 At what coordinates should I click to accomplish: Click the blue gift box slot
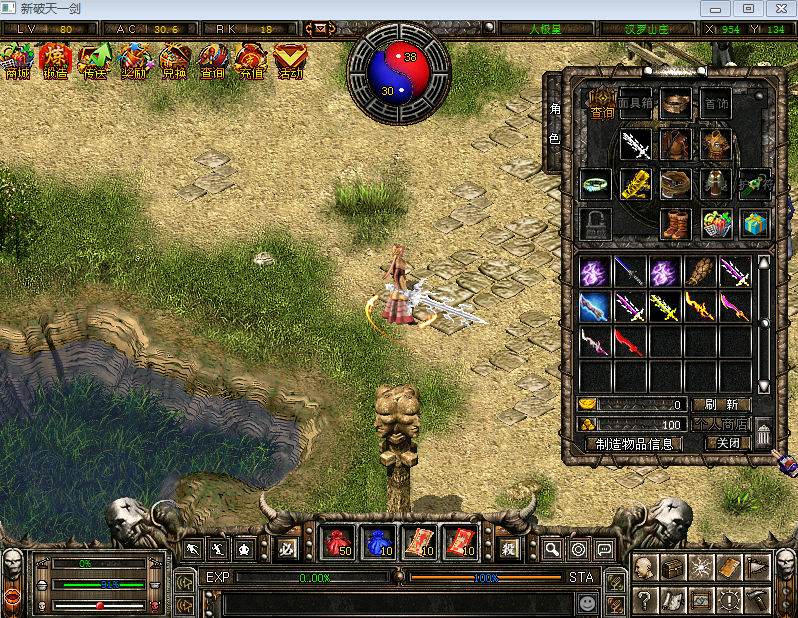pos(755,223)
